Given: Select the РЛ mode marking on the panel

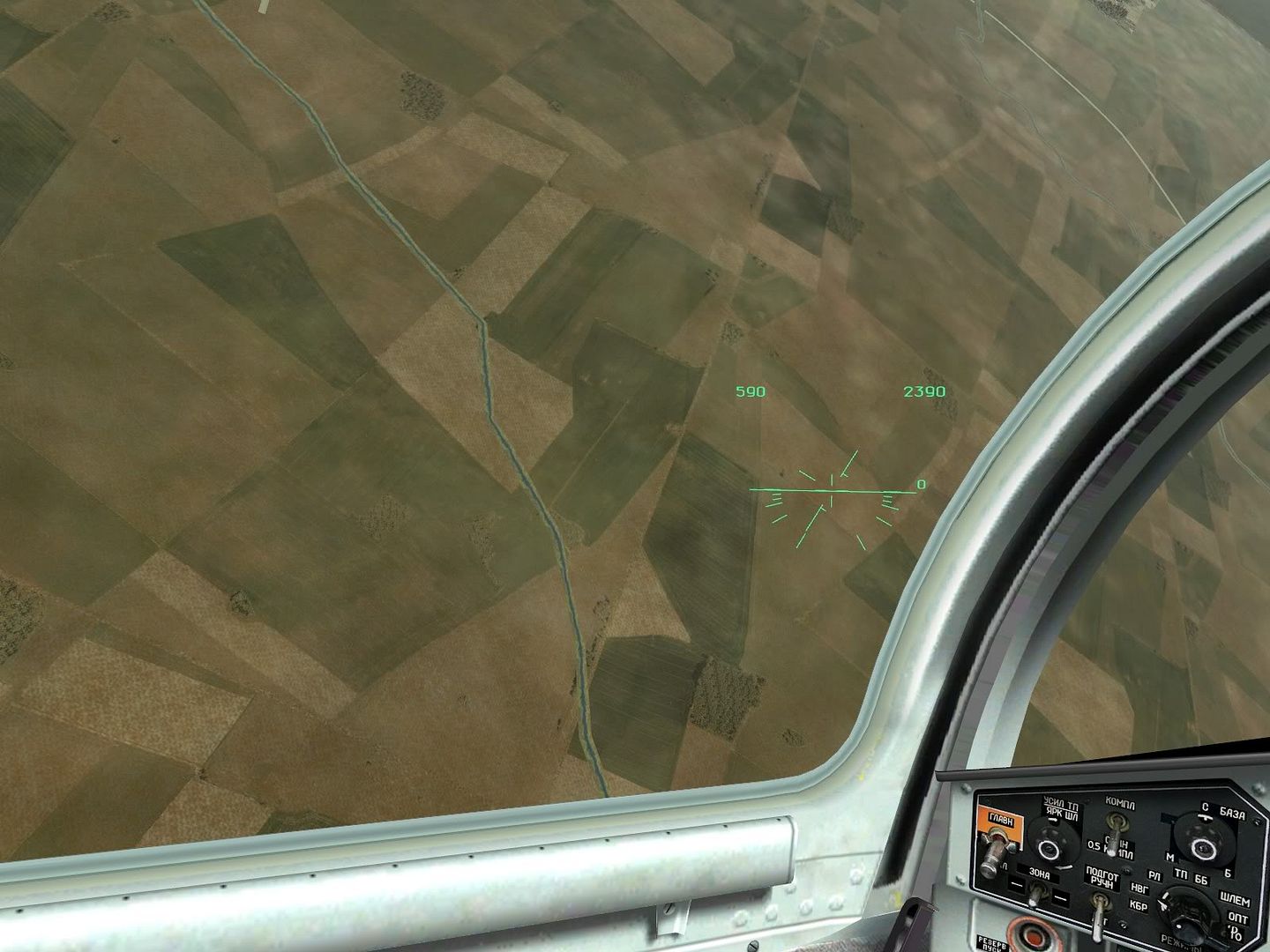Looking at the screenshot, I should [x=1155, y=874].
